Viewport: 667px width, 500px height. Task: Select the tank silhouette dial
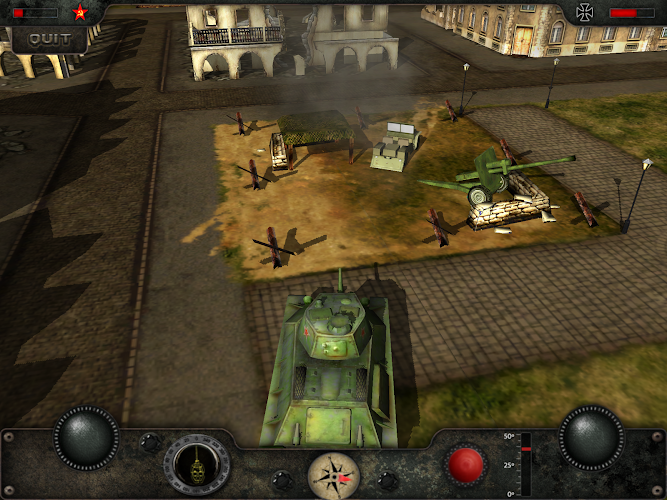(196, 465)
